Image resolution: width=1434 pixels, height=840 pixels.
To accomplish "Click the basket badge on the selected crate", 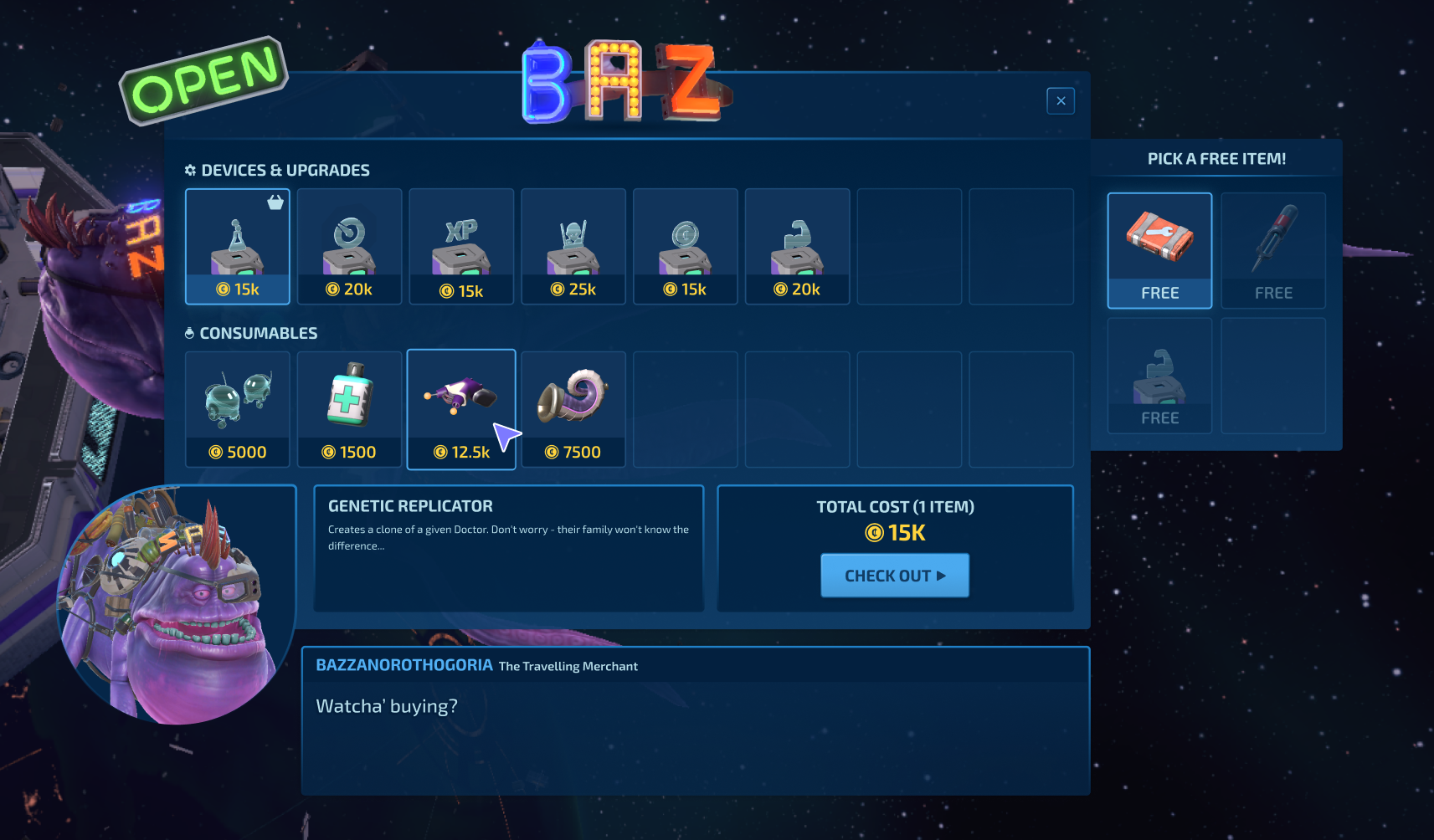I will click(275, 202).
